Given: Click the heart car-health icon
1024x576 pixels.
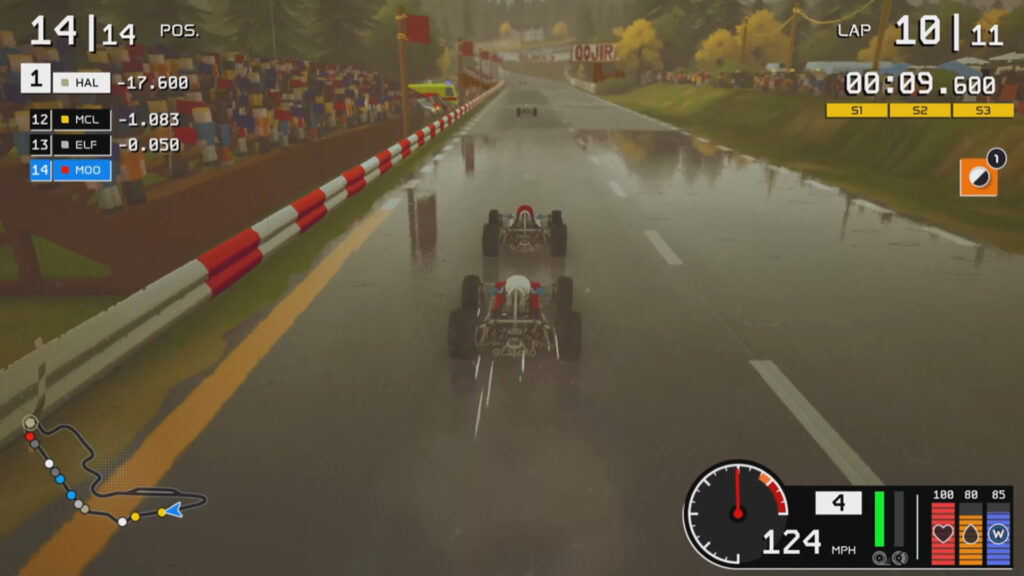Looking at the screenshot, I should 943,534.
